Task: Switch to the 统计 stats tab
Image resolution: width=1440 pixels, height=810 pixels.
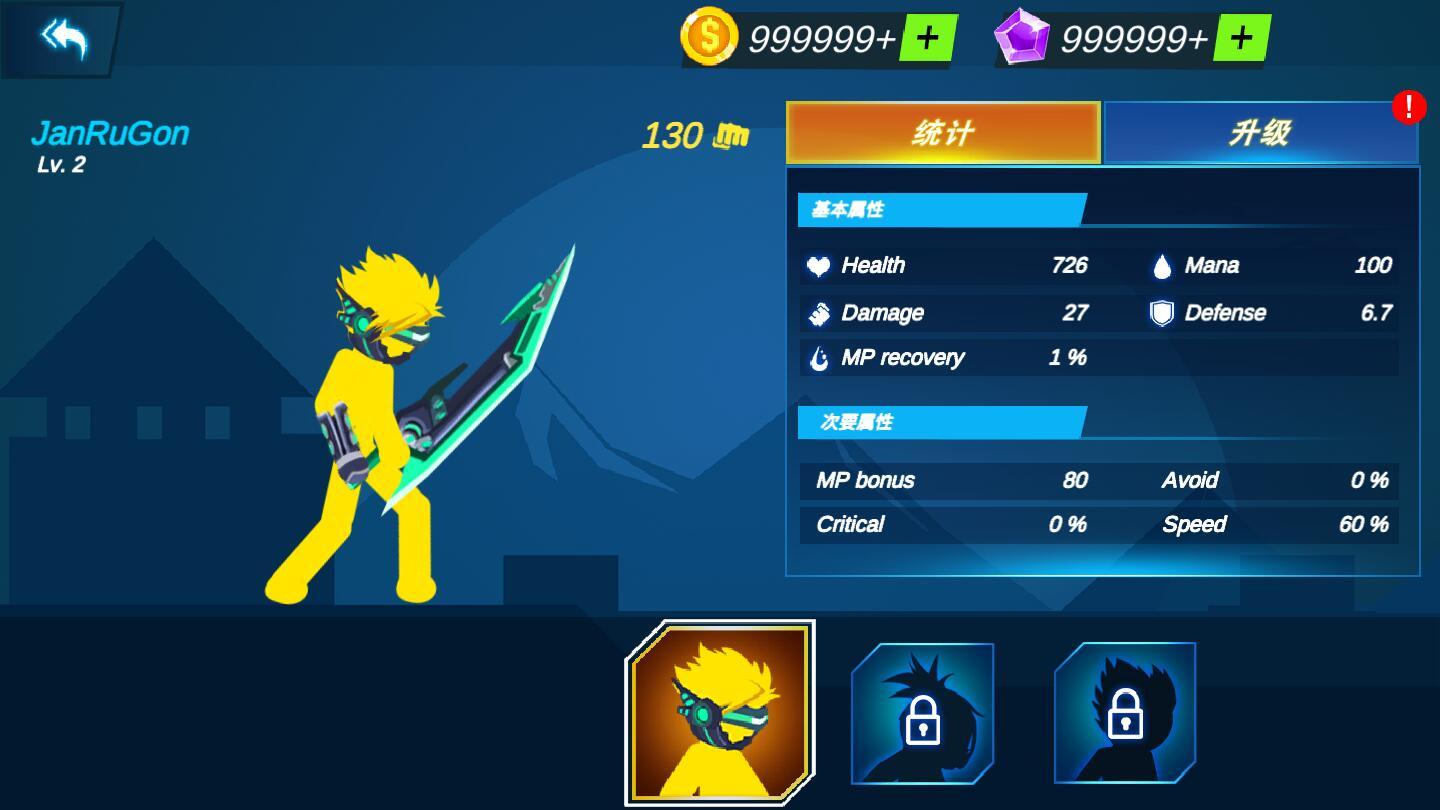Action: (x=943, y=133)
